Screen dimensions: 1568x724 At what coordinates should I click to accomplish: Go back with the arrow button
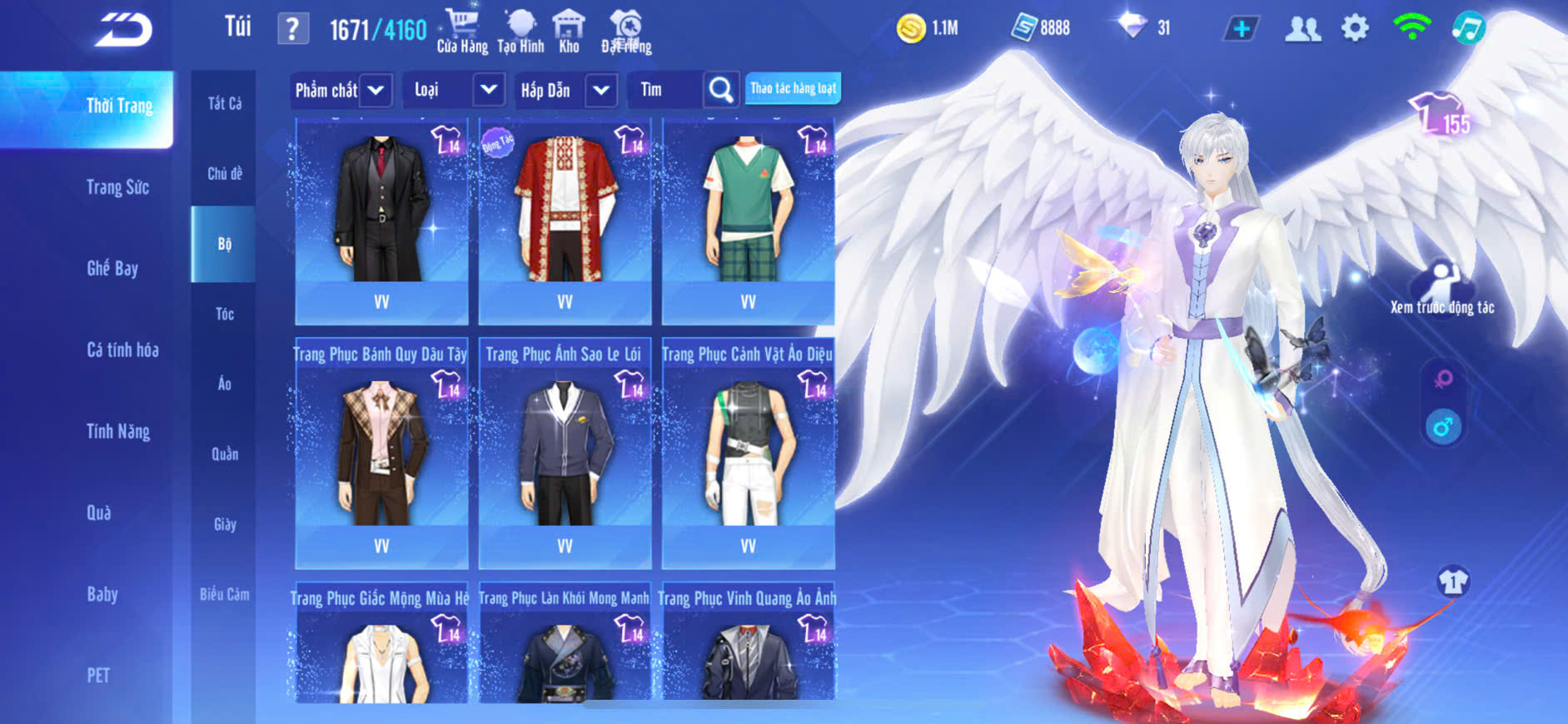click(x=123, y=30)
